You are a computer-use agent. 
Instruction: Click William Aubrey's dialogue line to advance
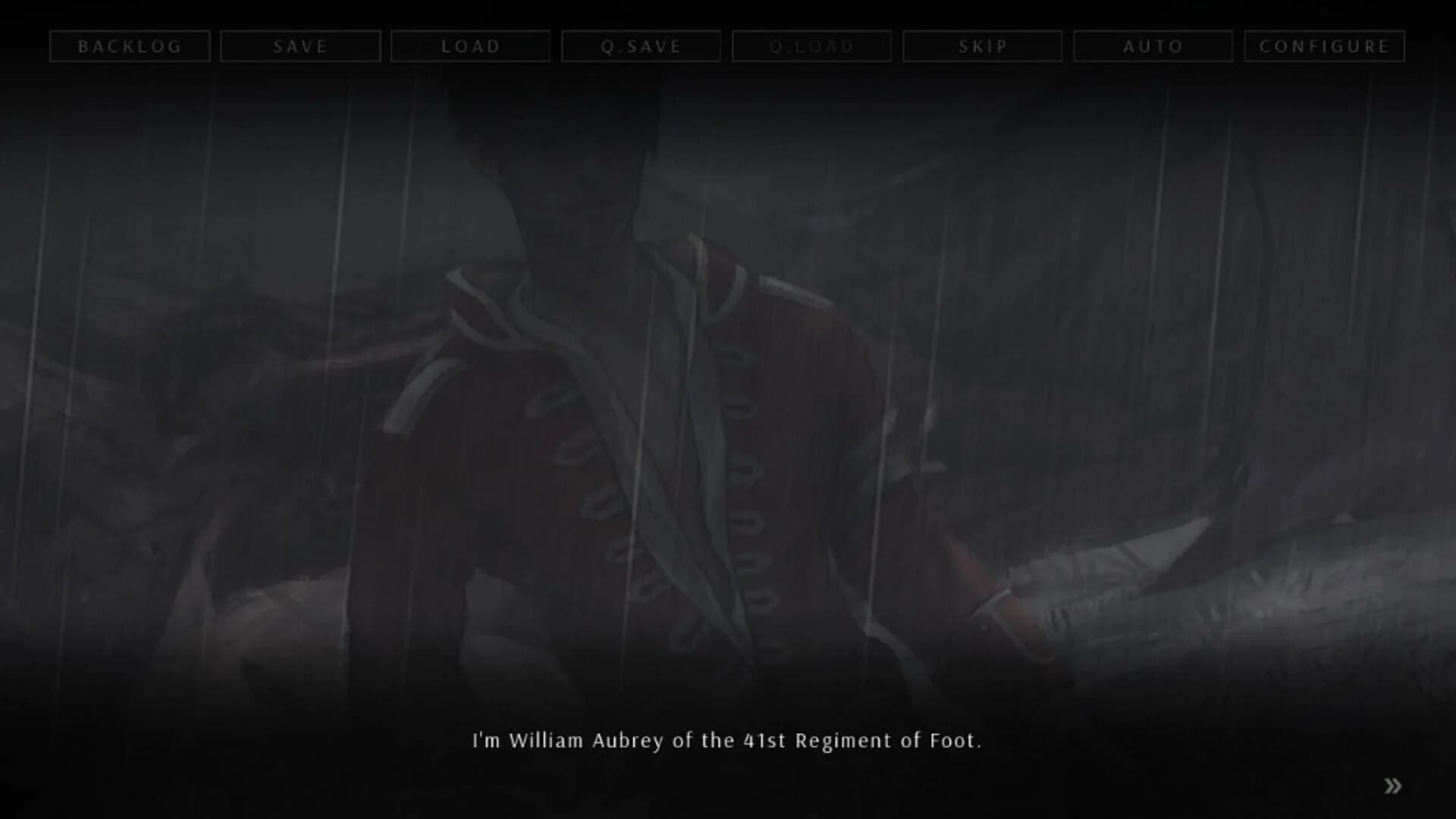[728, 742]
